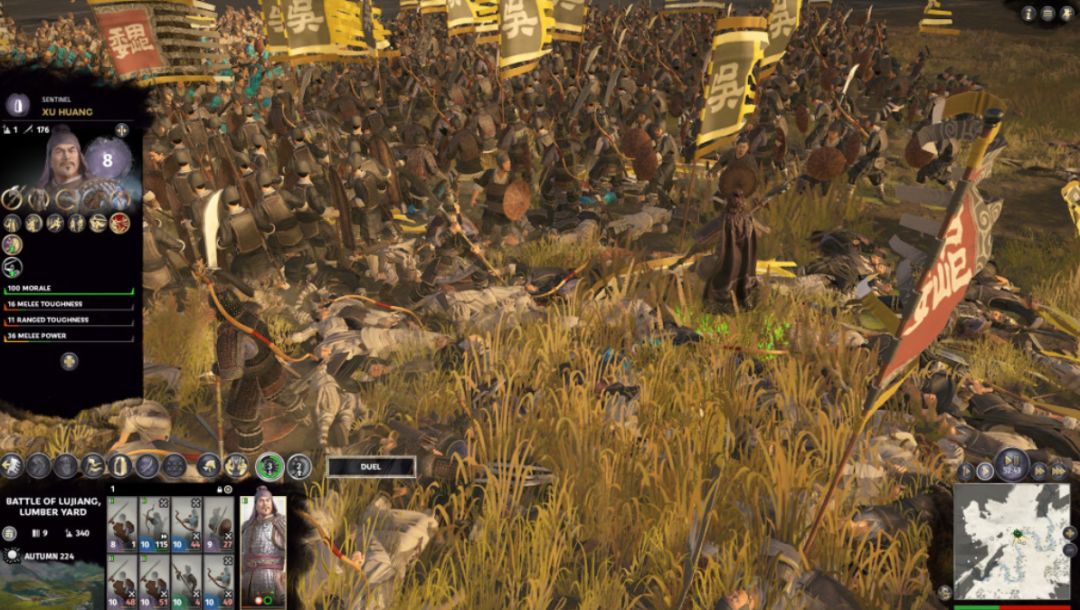The width and height of the screenshot is (1080, 610).
Task: Click the info icon at top right
Action: coord(1029,13)
